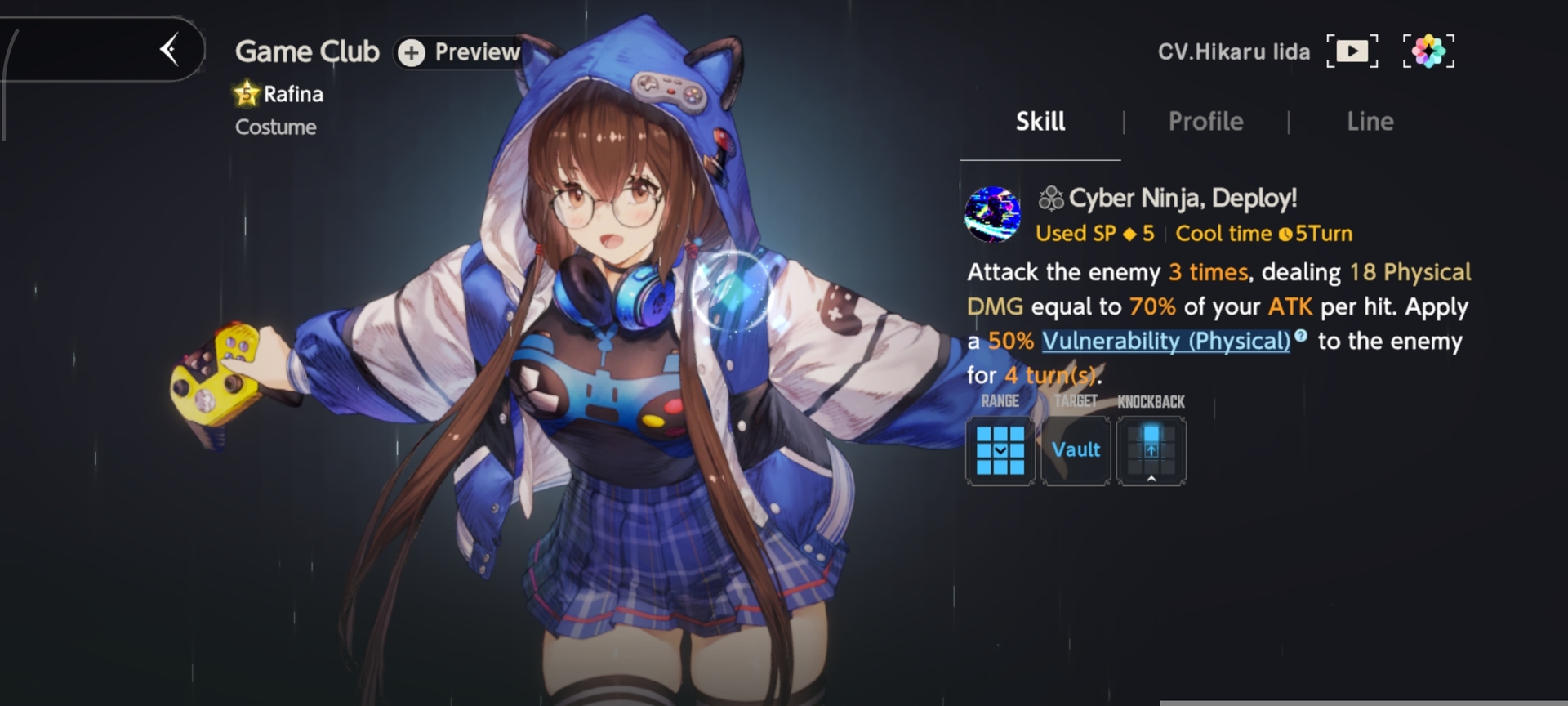
Task: Open the colorful flower icon
Action: click(1428, 51)
